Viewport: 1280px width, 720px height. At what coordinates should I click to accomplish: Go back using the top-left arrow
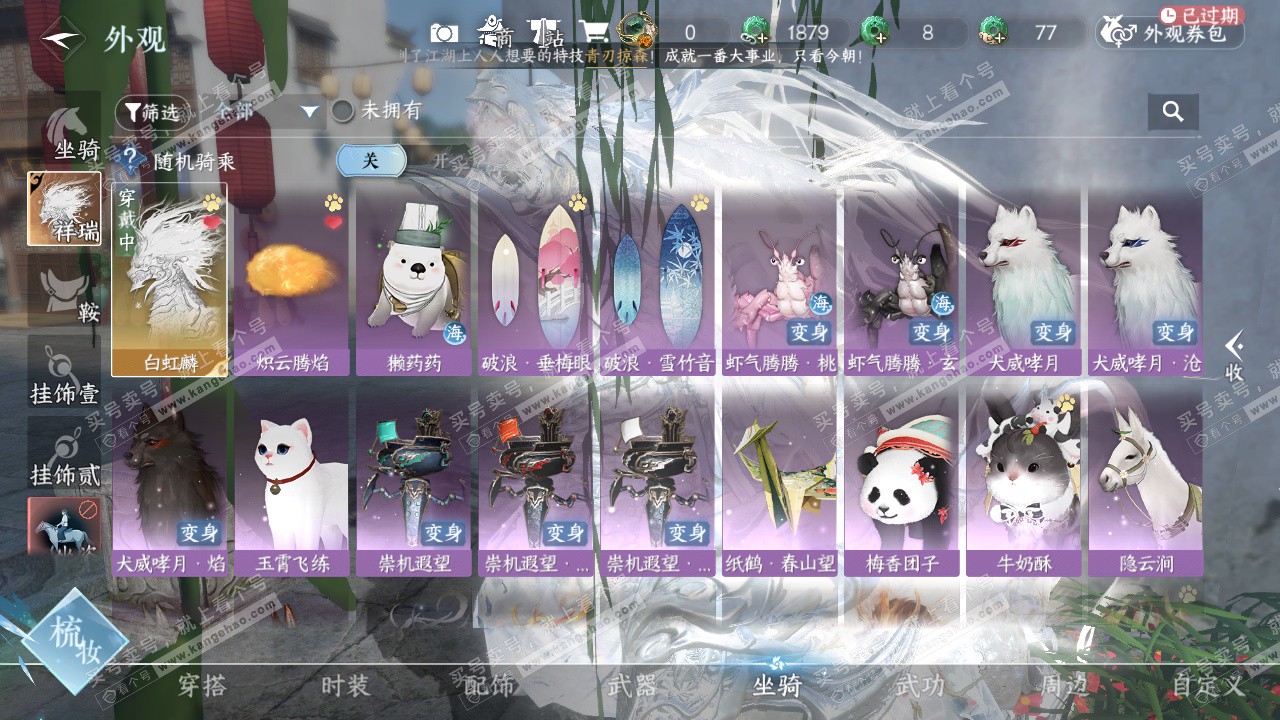click(x=62, y=39)
